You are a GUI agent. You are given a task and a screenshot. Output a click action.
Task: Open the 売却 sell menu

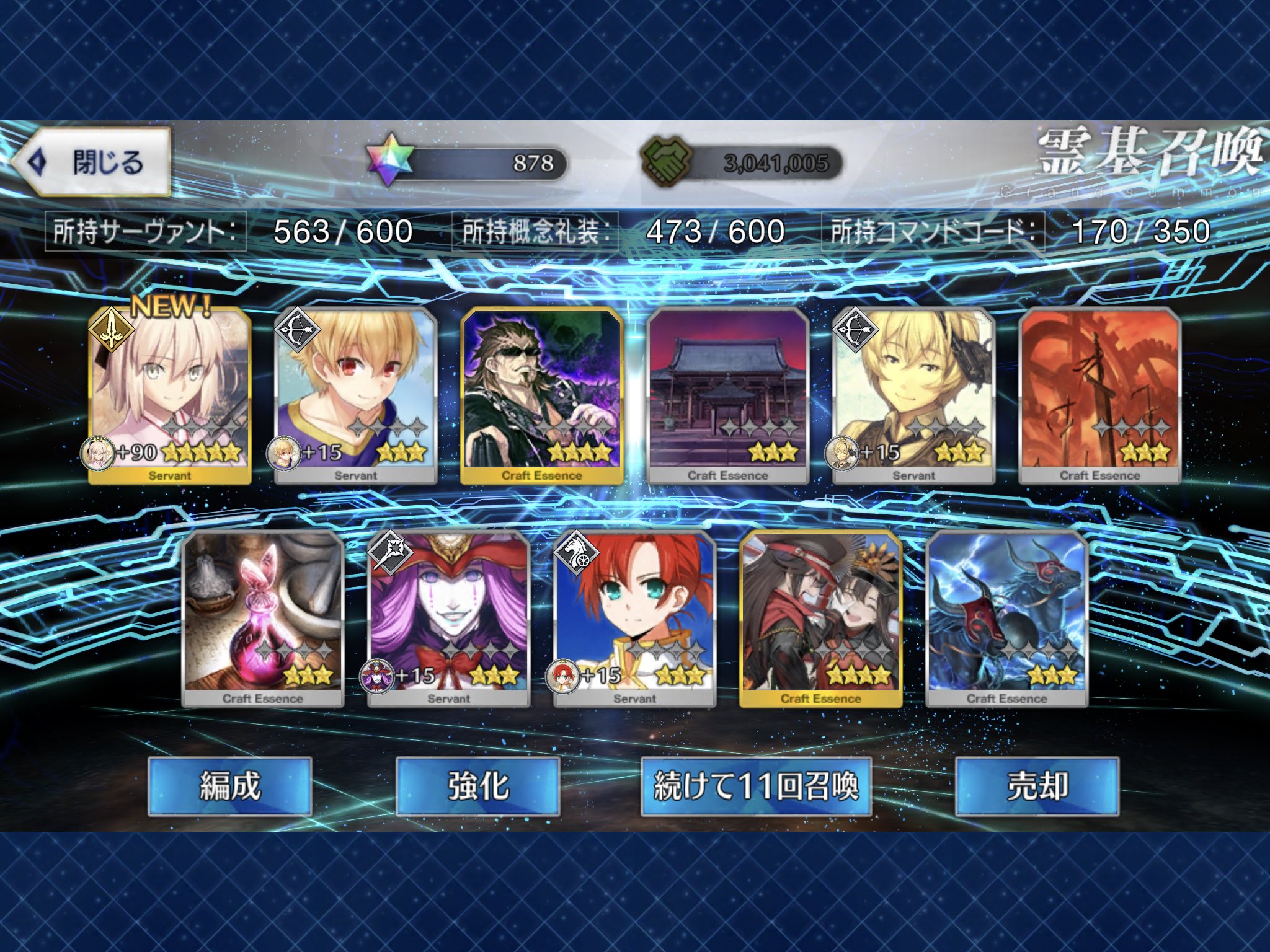(x=1037, y=786)
